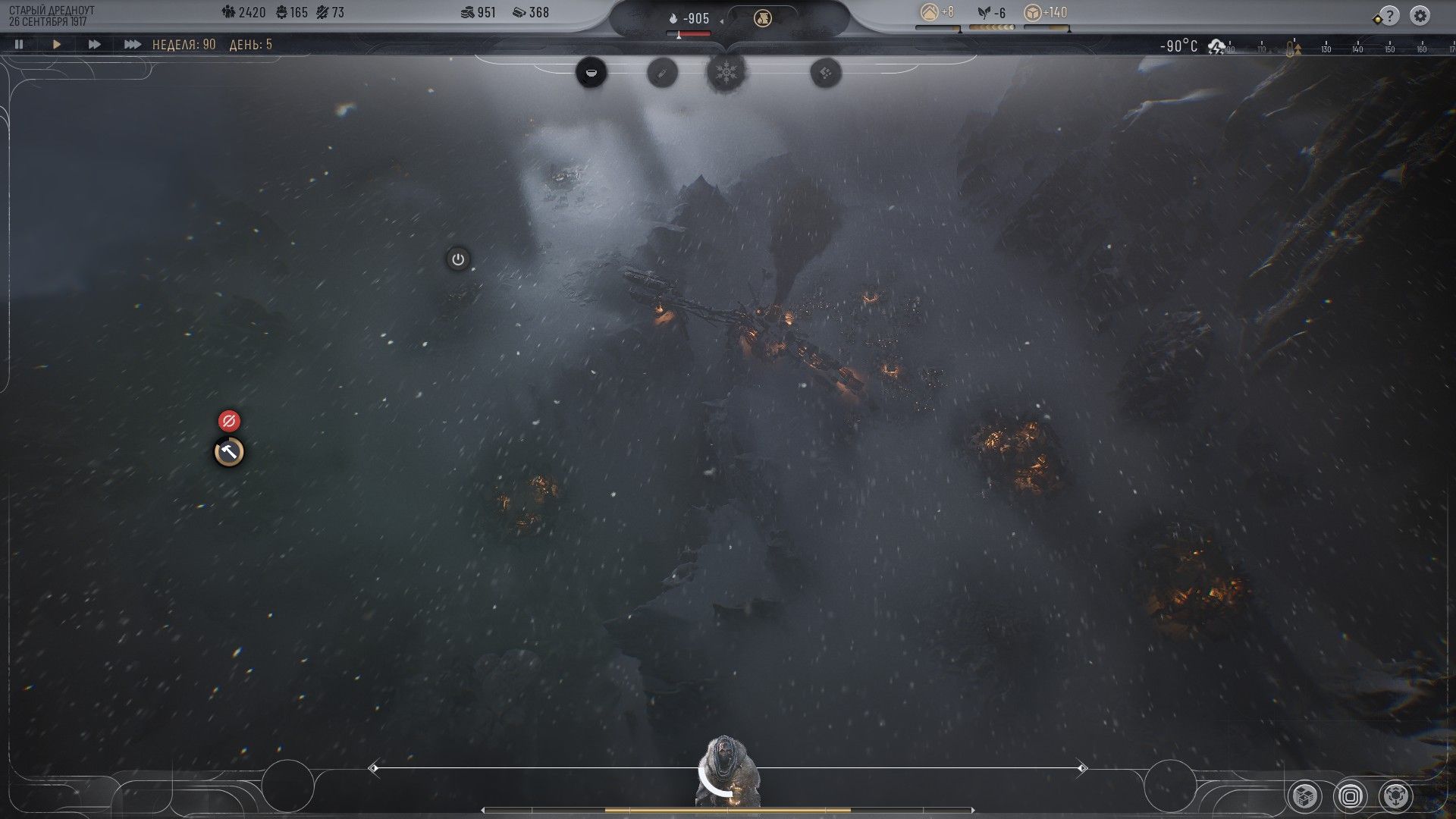Click the red crossed-circle alert marker
1456x819 pixels.
(229, 421)
